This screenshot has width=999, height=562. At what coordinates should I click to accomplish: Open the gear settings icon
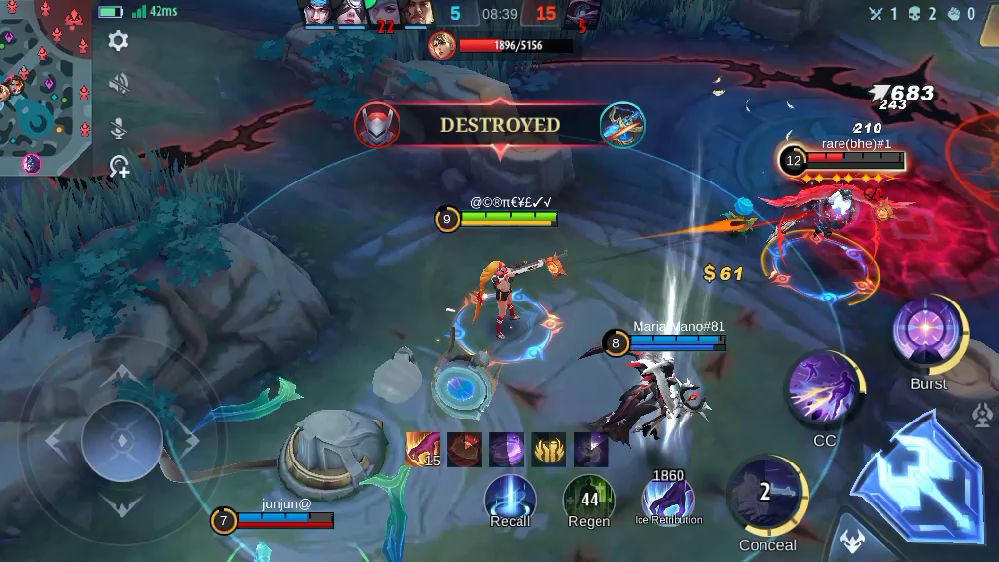[x=118, y=41]
